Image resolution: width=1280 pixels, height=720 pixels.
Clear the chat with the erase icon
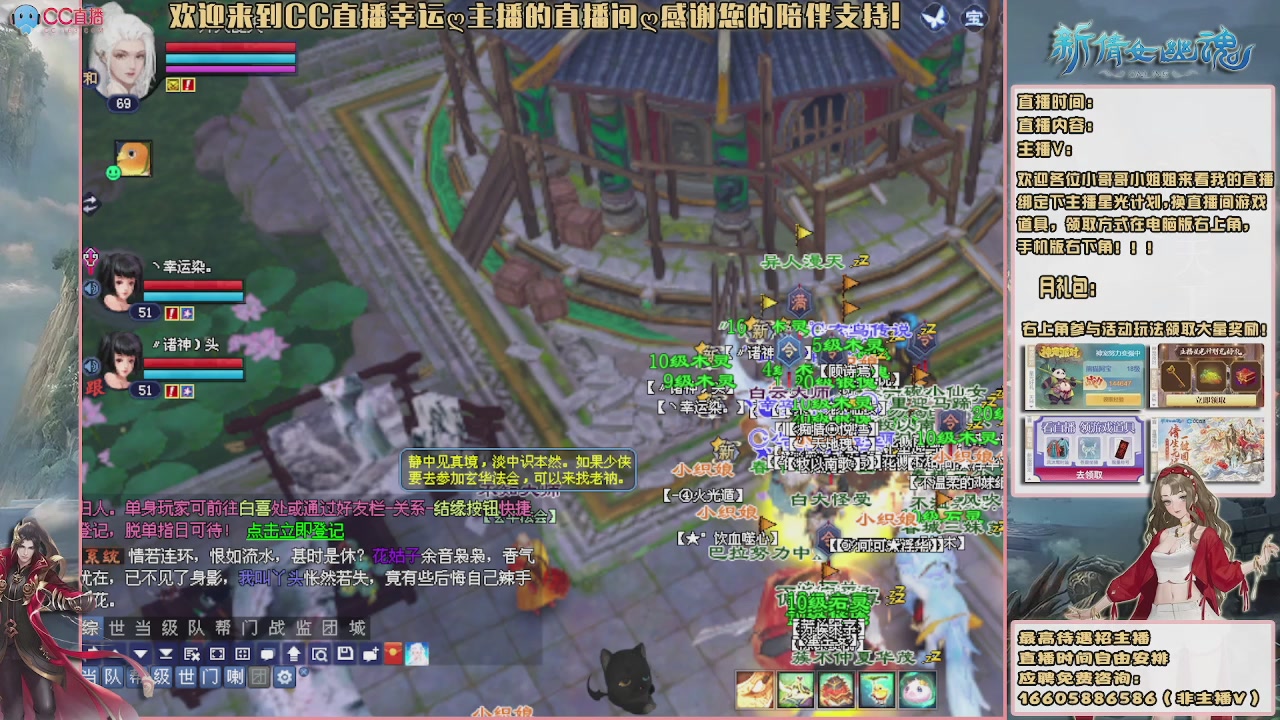point(191,653)
